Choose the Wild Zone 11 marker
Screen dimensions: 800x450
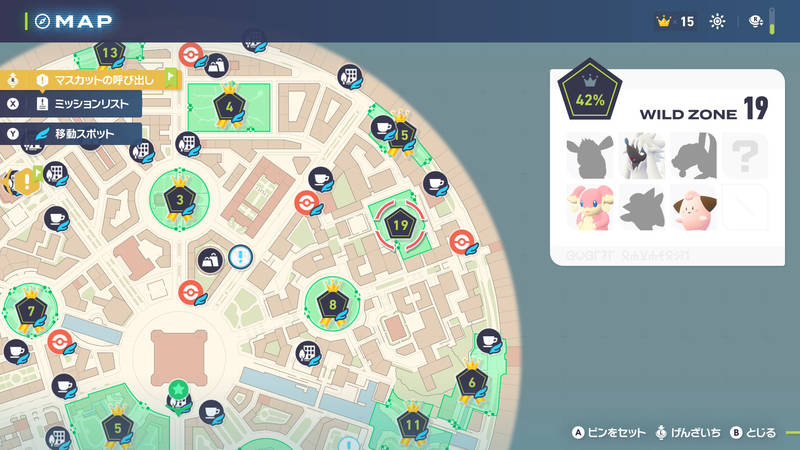(413, 423)
